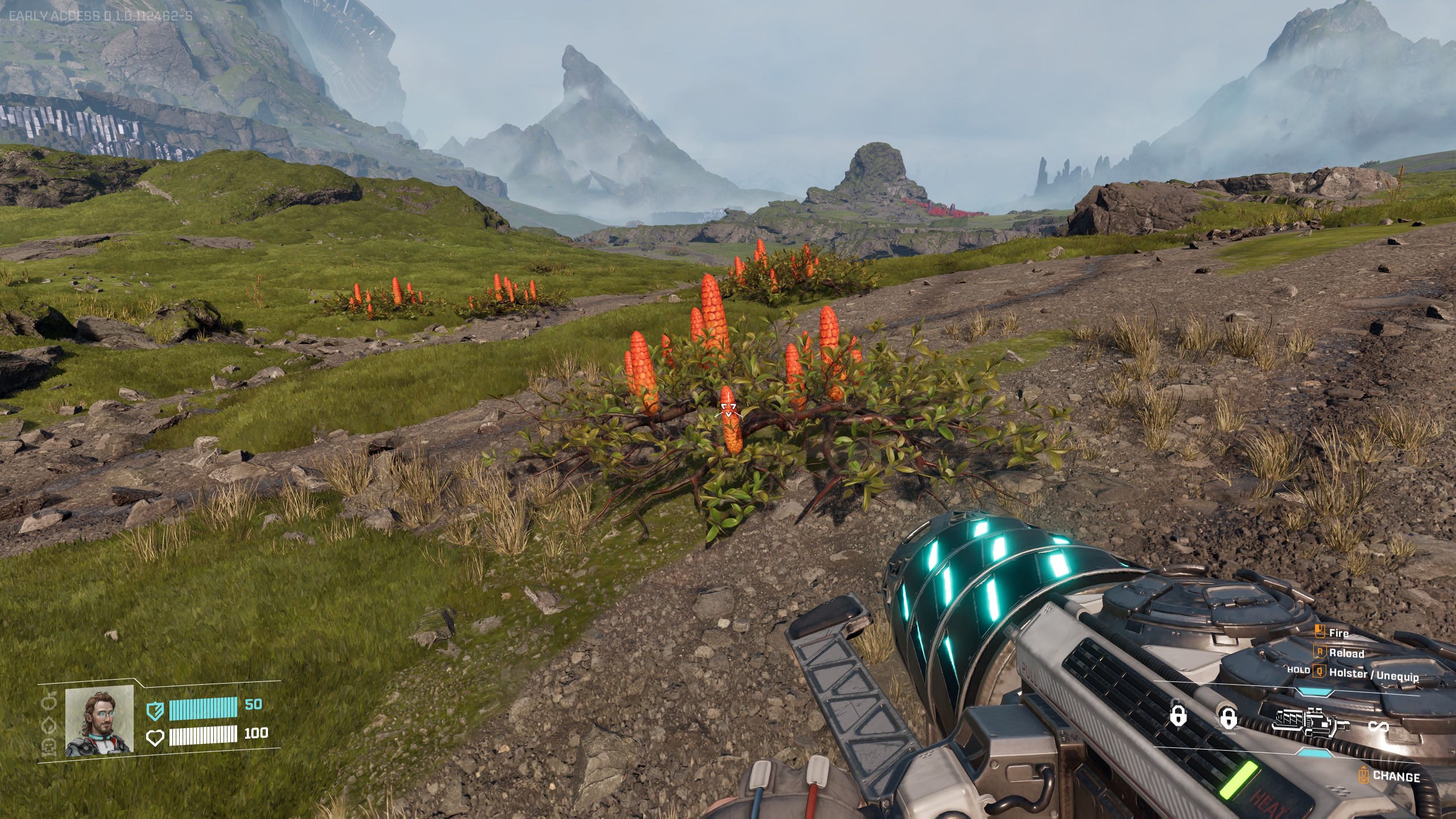Click the orange mouse-button Fire keybind icon

(1319, 630)
